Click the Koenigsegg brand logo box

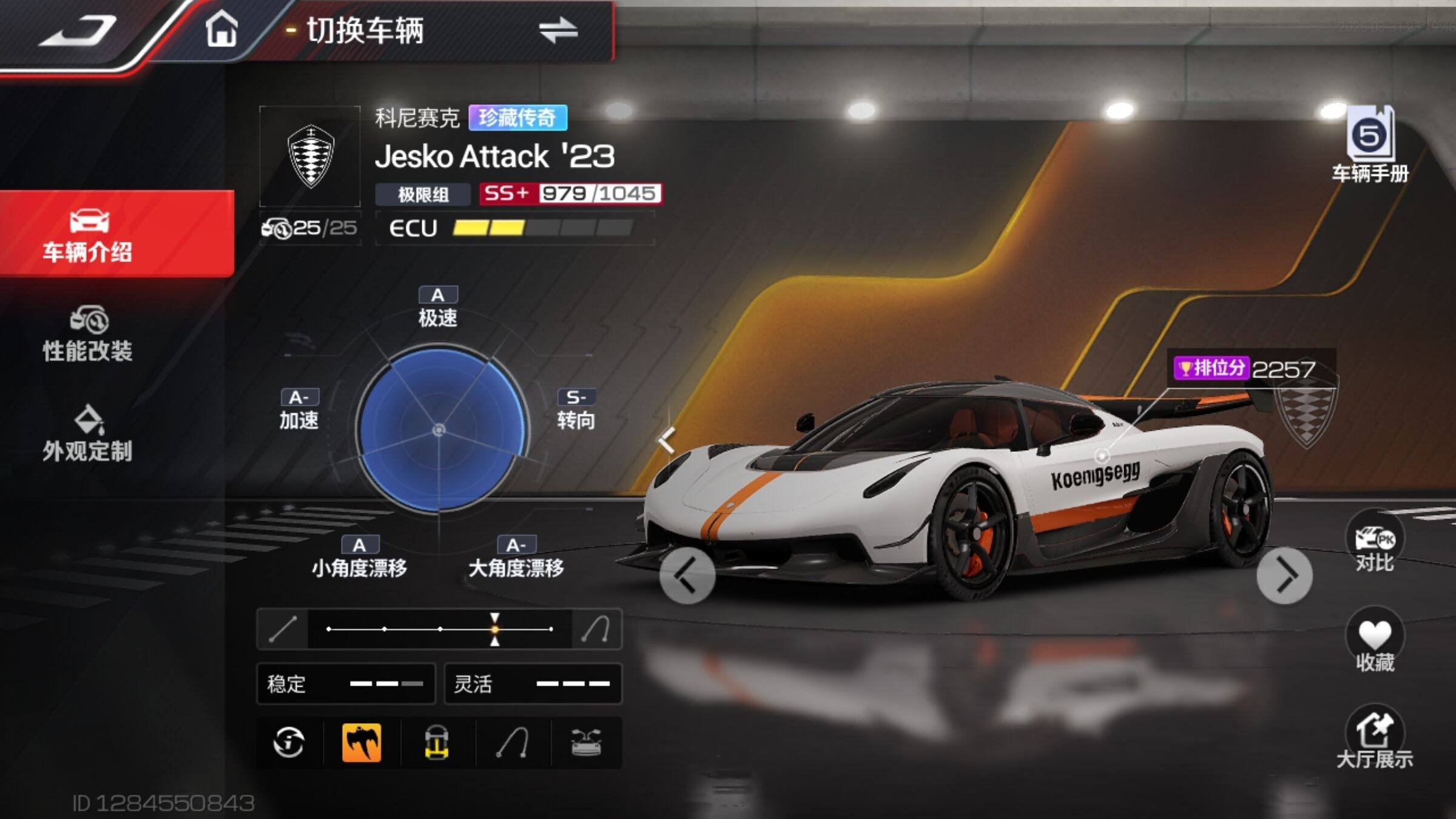coord(310,157)
